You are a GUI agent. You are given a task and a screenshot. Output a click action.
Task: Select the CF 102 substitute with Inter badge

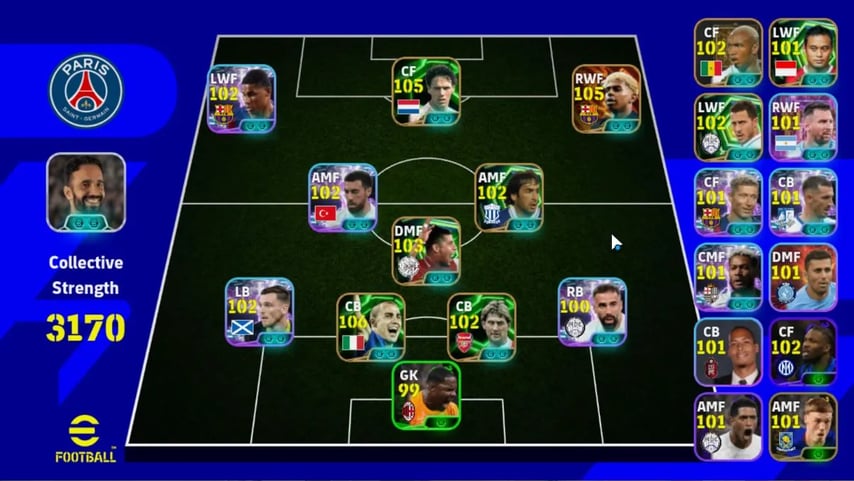[803, 352]
